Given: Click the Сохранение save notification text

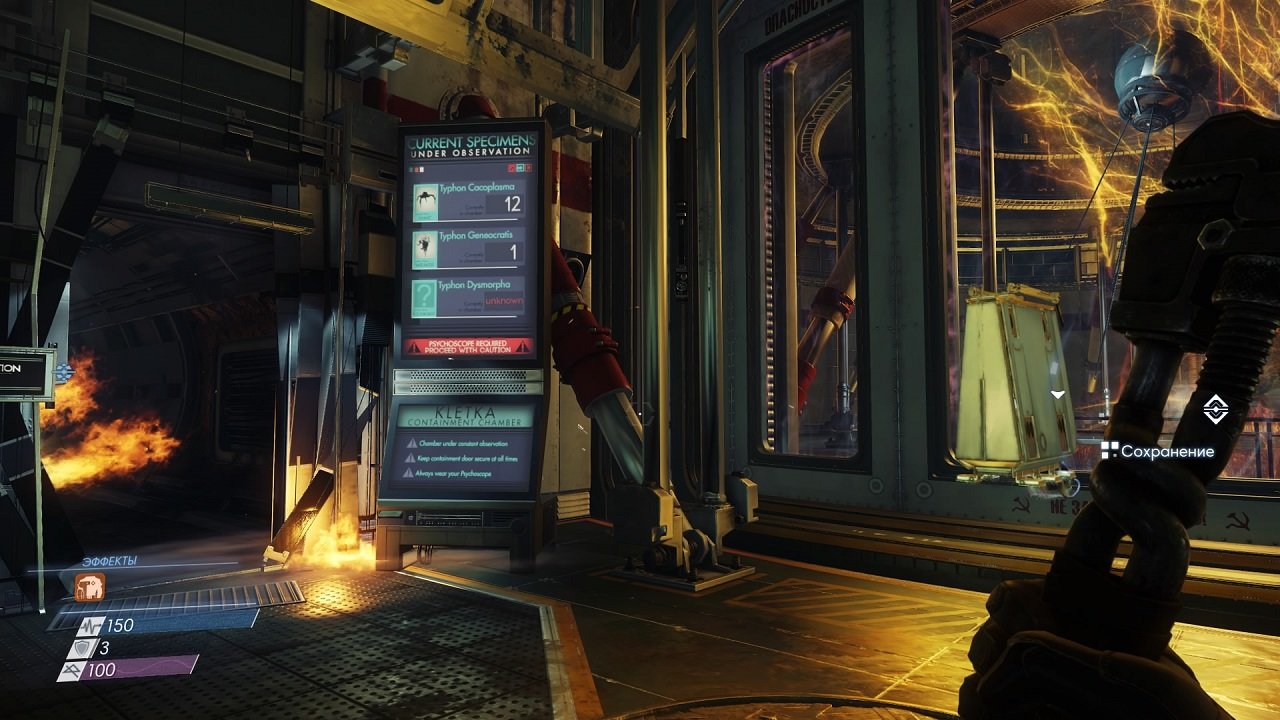Looking at the screenshot, I should (x=1168, y=449).
